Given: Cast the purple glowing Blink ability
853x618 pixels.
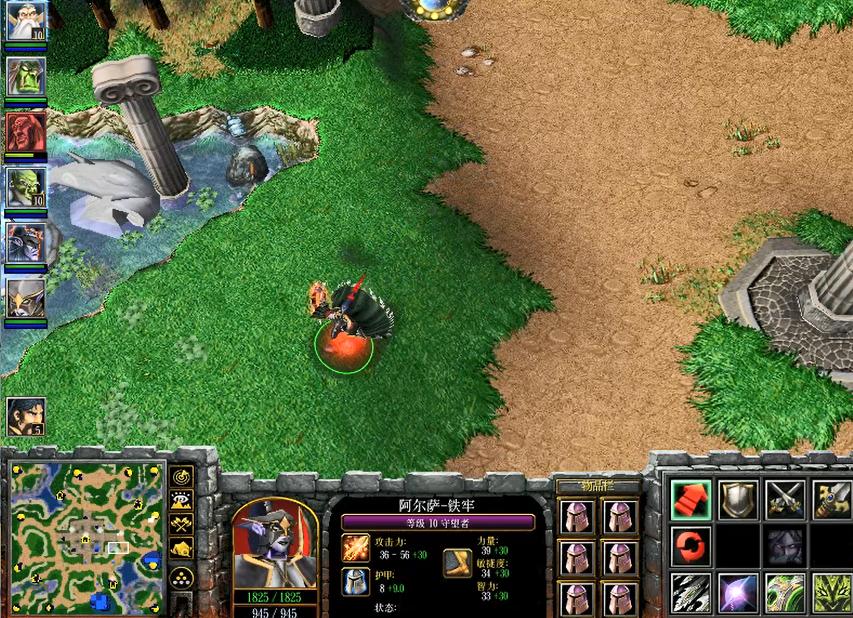Looking at the screenshot, I should (x=738, y=593).
